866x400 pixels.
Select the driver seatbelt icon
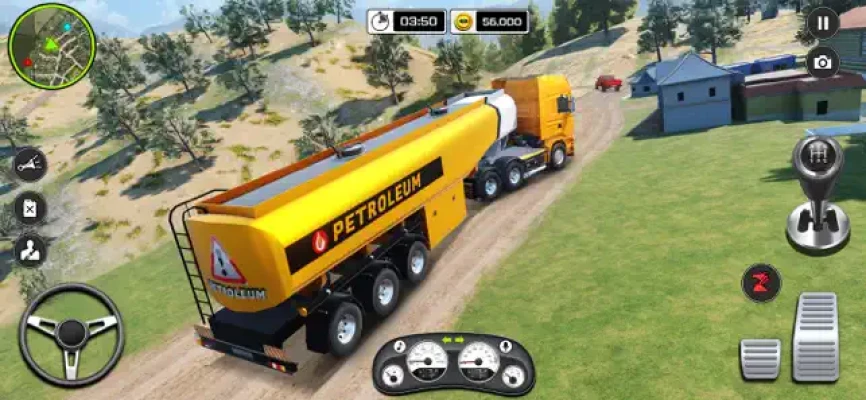(30, 250)
